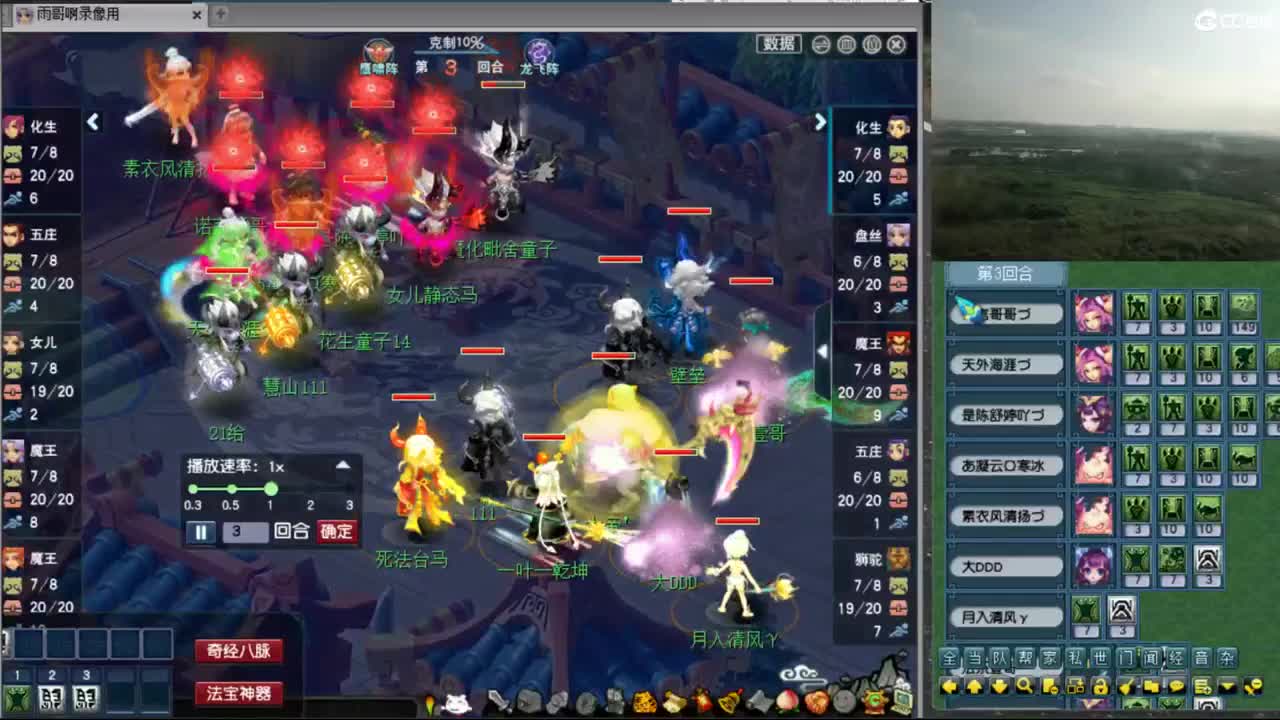
Task: Click the down-chevron toggle in the chat toolbar
Action: click(1226, 687)
